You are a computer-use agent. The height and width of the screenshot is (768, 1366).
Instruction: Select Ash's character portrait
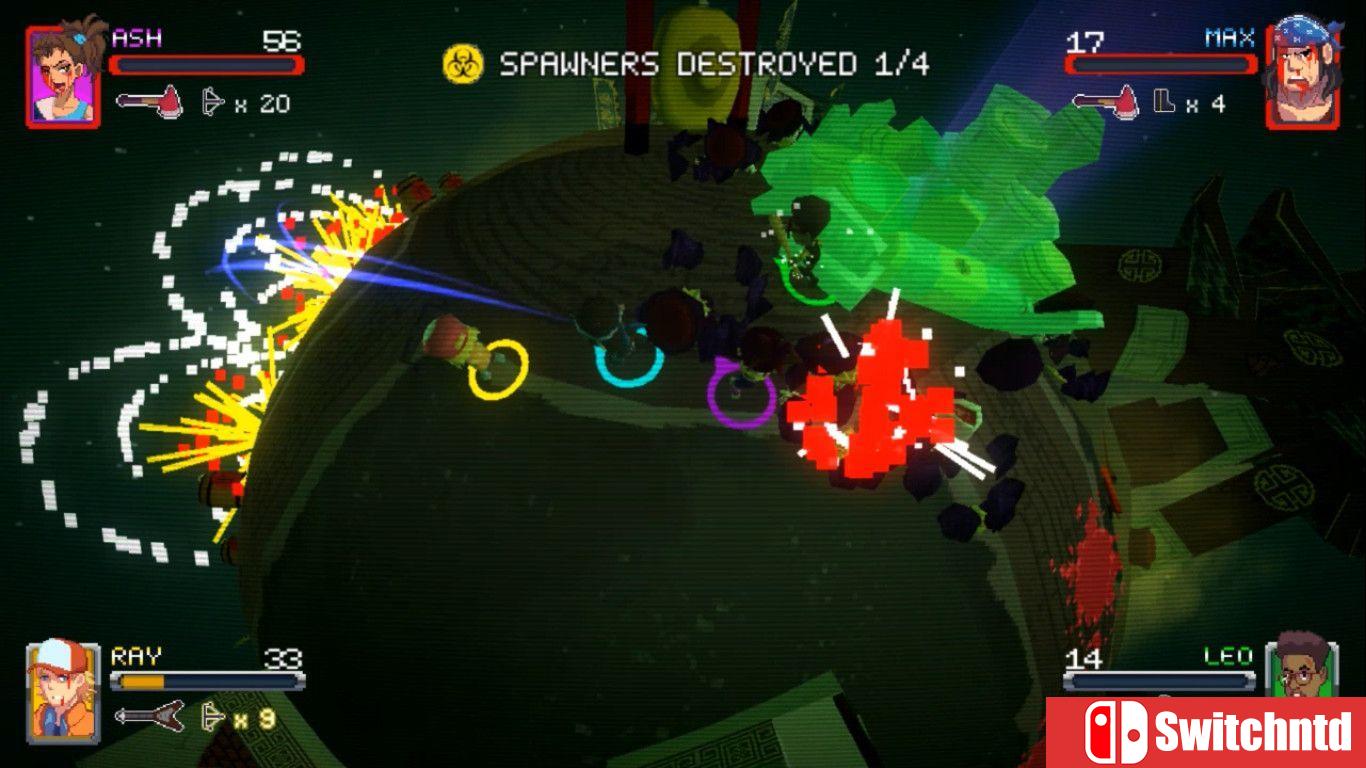pyautogui.click(x=64, y=76)
